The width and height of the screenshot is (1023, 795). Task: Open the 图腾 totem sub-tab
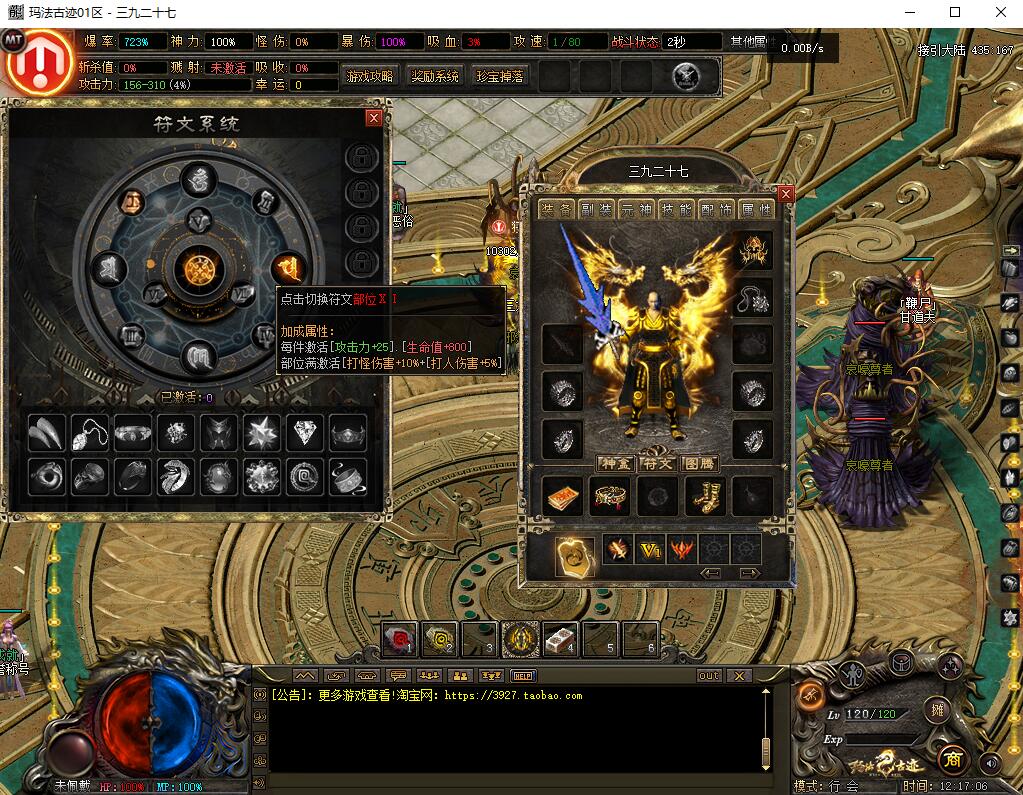pyautogui.click(x=699, y=464)
